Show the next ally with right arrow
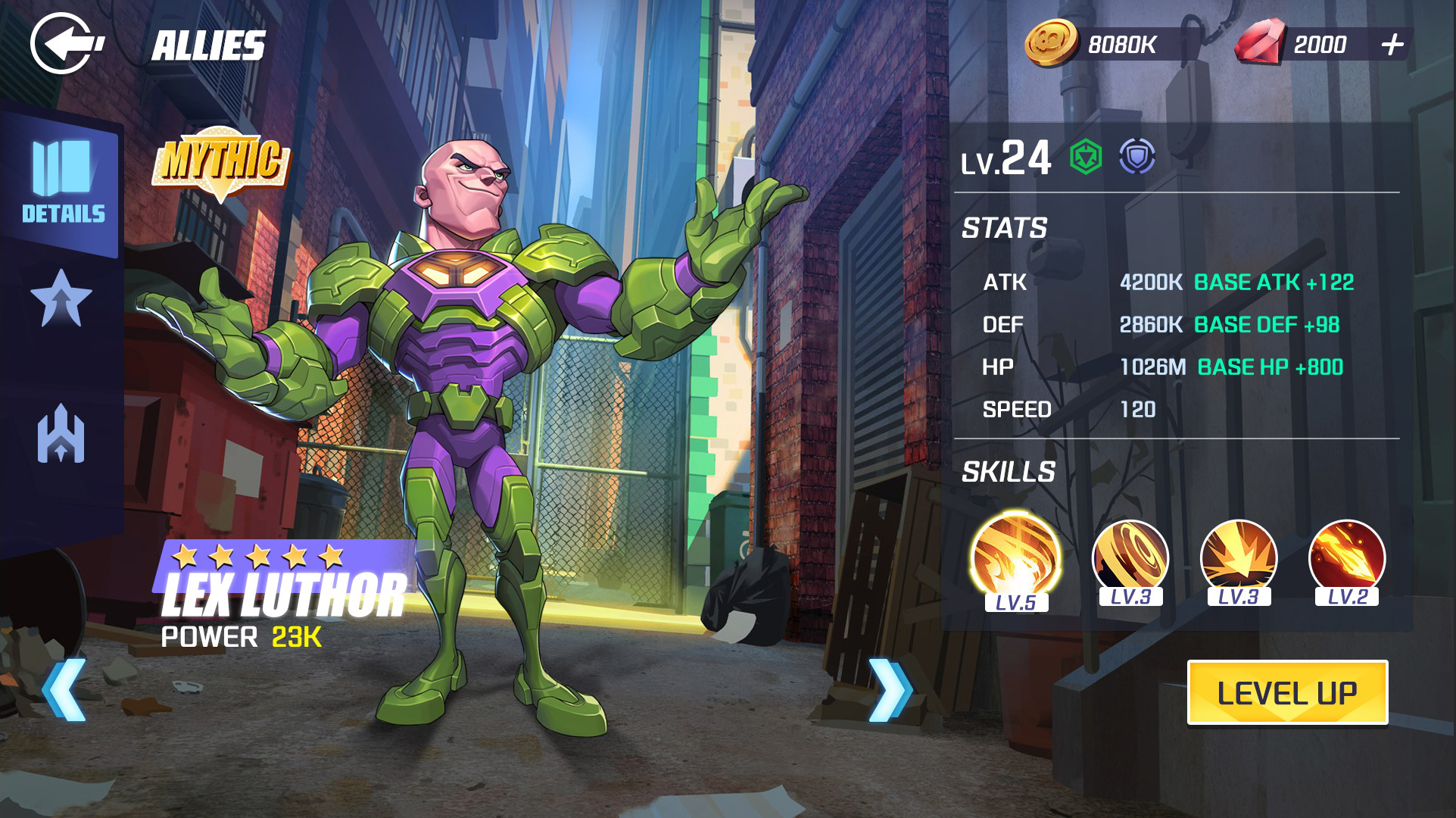The height and width of the screenshot is (818, 1456). (x=889, y=689)
